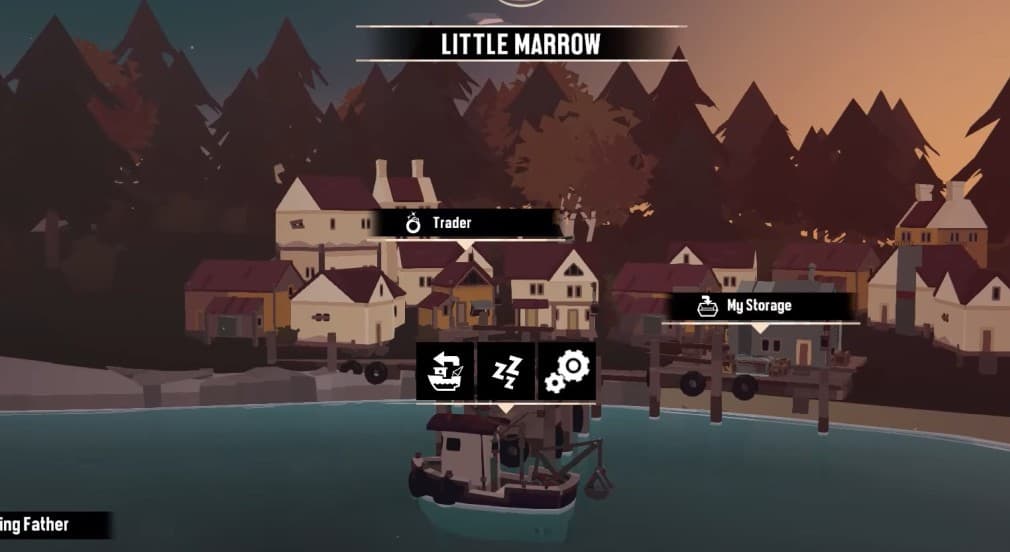Screen dimensions: 1010x552
Task: Open the gears settings icon
Action: tap(567, 372)
